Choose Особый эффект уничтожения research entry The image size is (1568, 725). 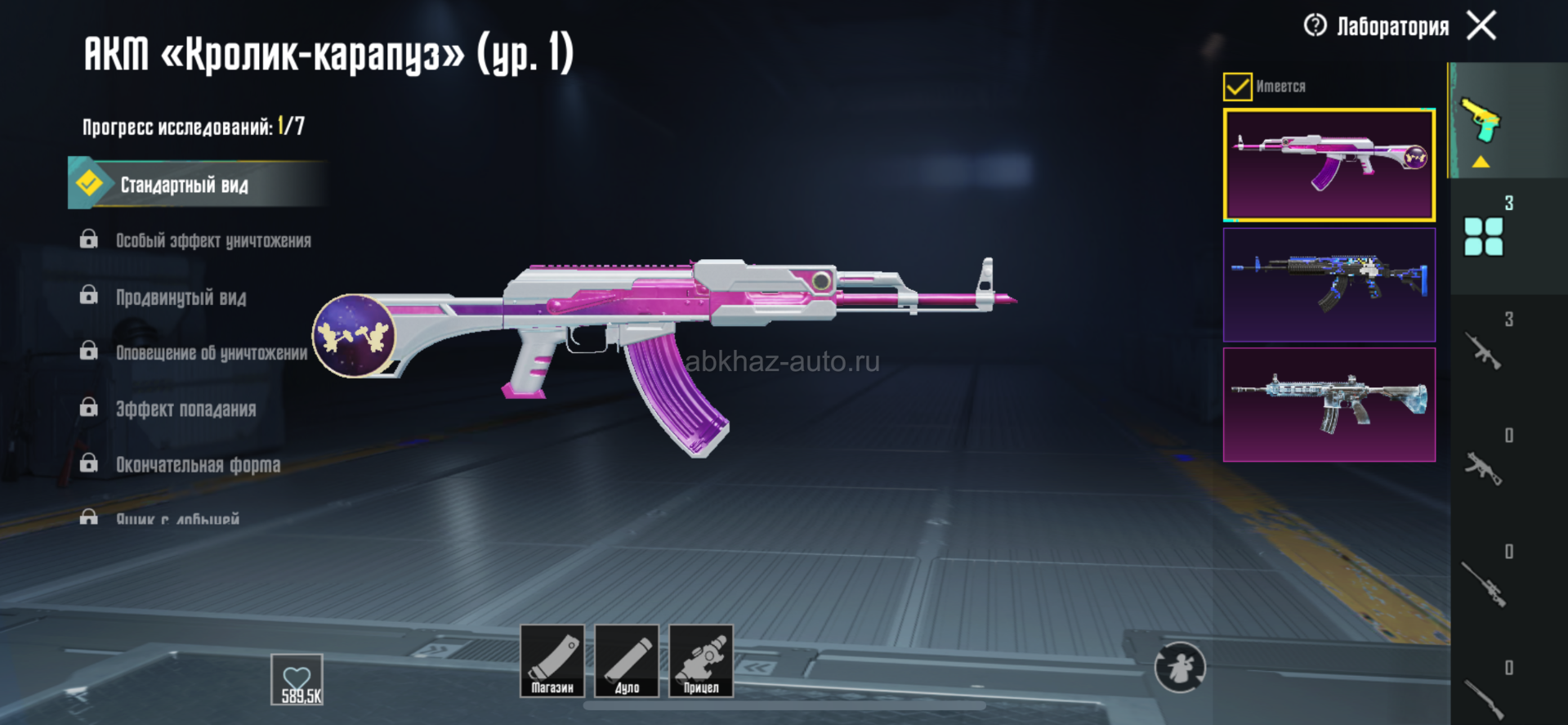[212, 240]
